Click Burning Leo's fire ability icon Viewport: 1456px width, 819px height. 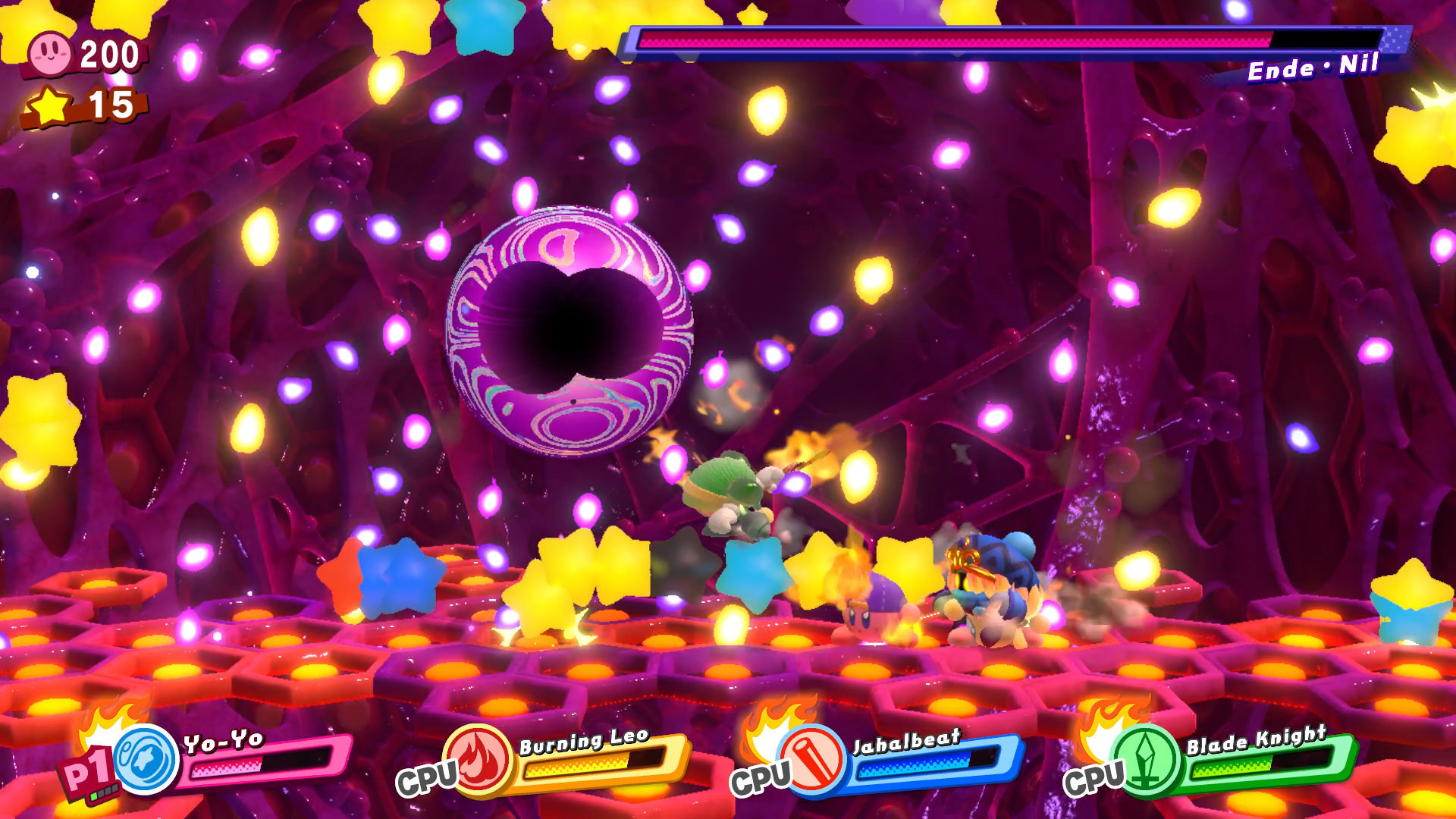click(x=477, y=761)
